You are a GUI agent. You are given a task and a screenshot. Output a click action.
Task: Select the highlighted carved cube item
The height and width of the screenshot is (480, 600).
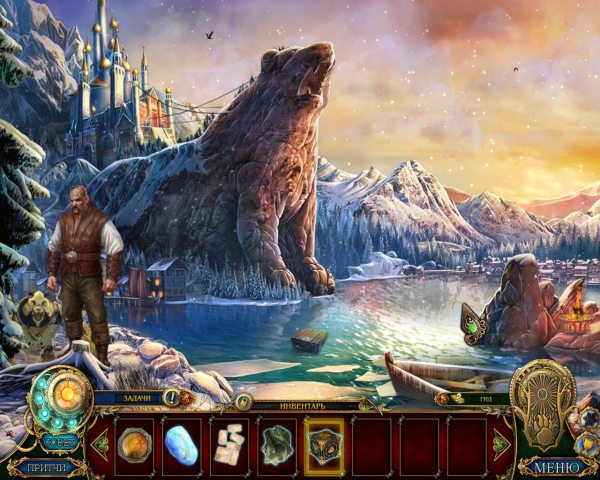point(324,440)
